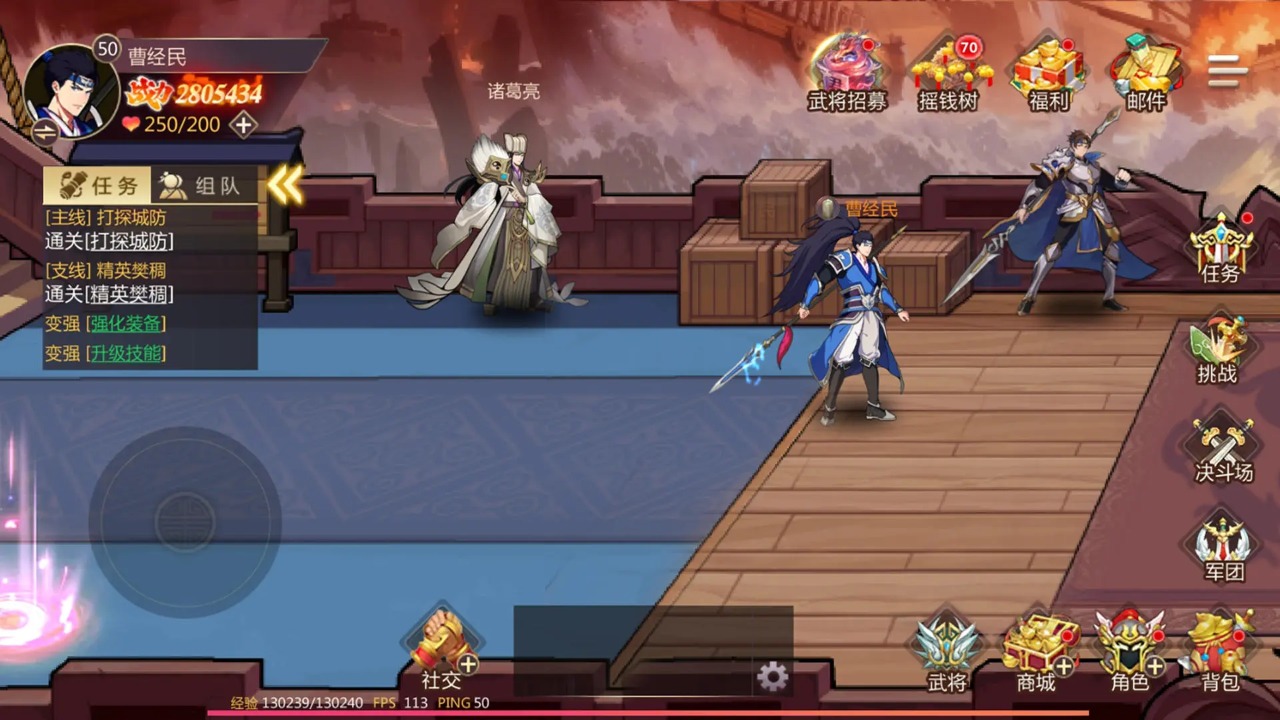This screenshot has width=1280, height=720.
Task: Open the 武将 heroes menu
Action: pyautogui.click(x=946, y=650)
